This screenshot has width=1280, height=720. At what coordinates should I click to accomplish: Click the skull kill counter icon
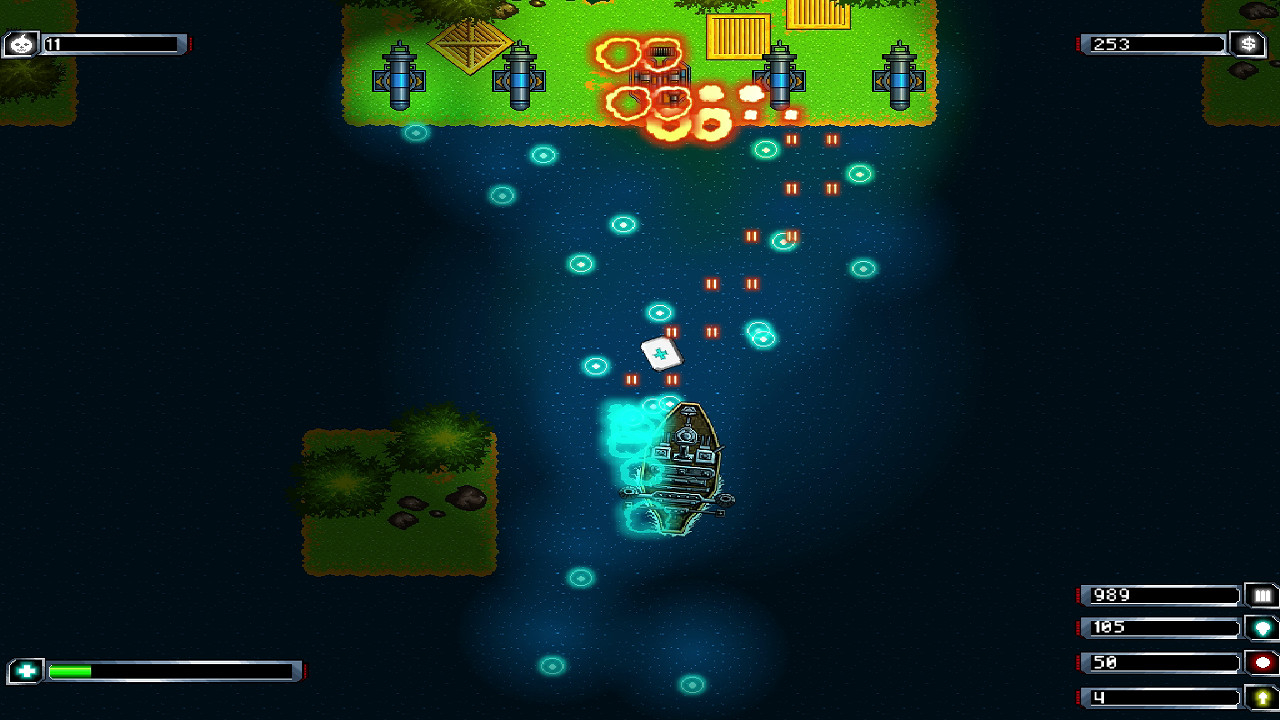tap(22, 44)
